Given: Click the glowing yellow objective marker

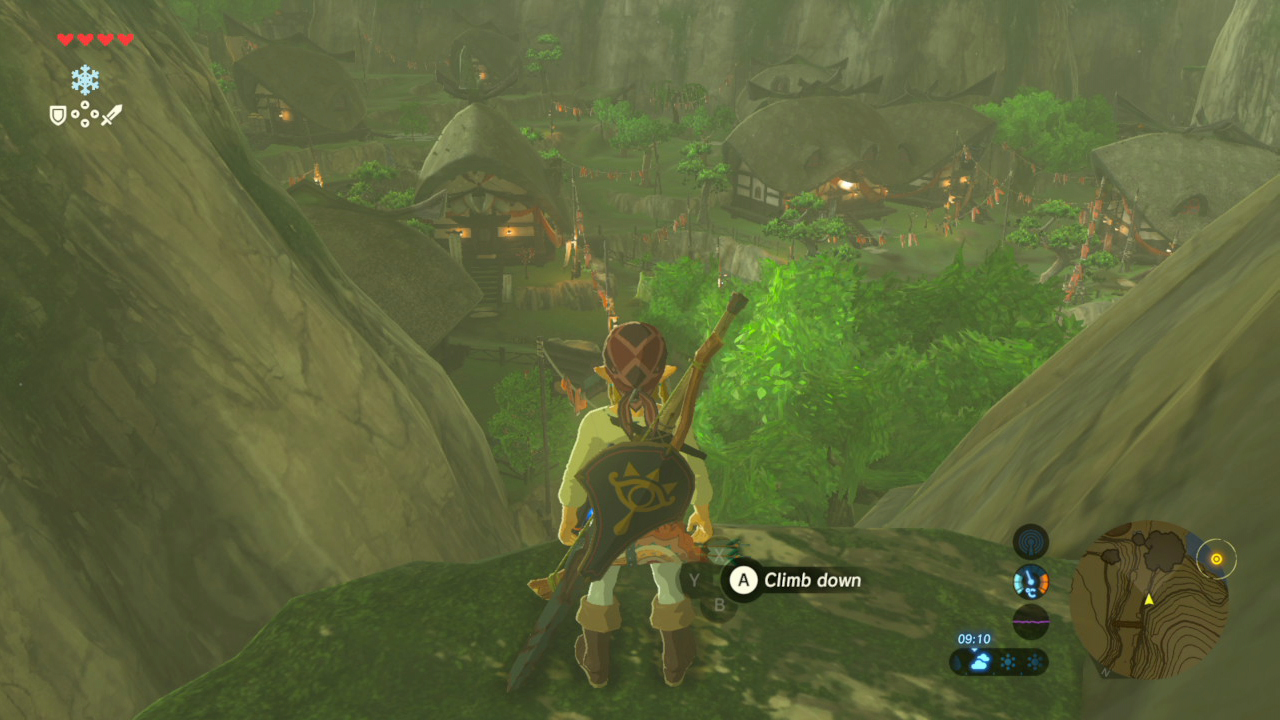Looking at the screenshot, I should 1216,559.
